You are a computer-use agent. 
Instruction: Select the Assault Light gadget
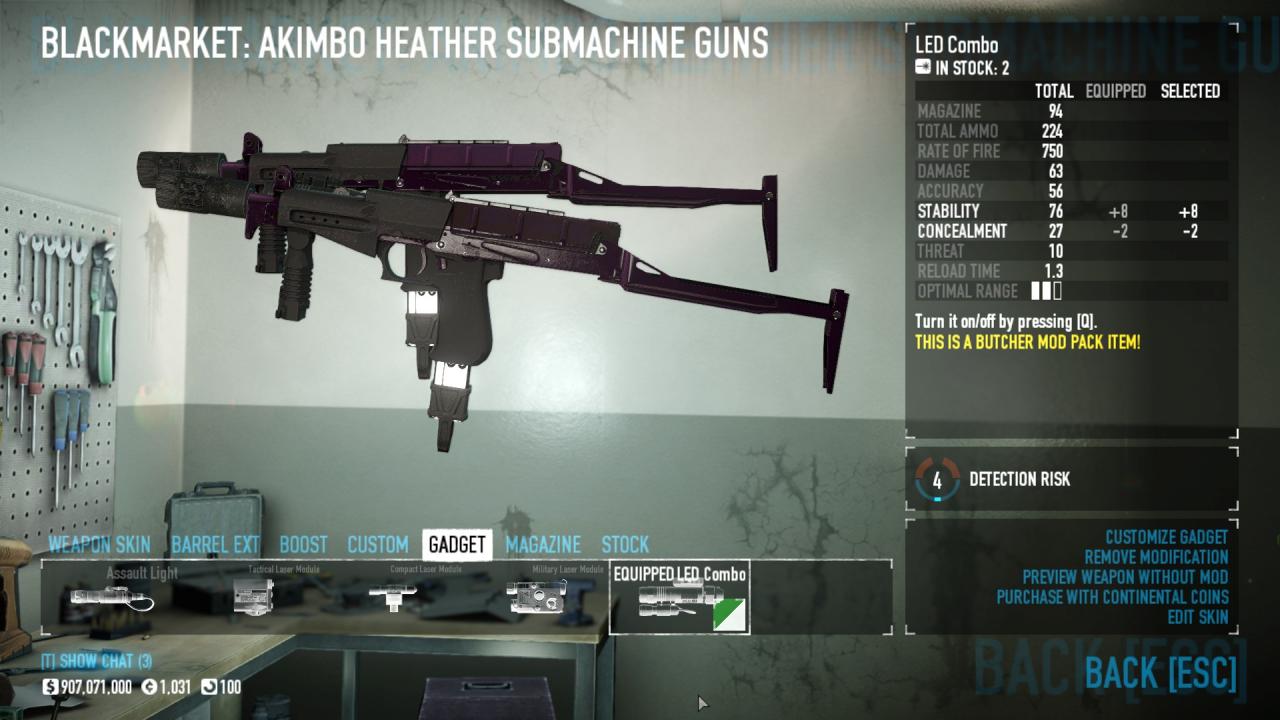tap(112, 597)
